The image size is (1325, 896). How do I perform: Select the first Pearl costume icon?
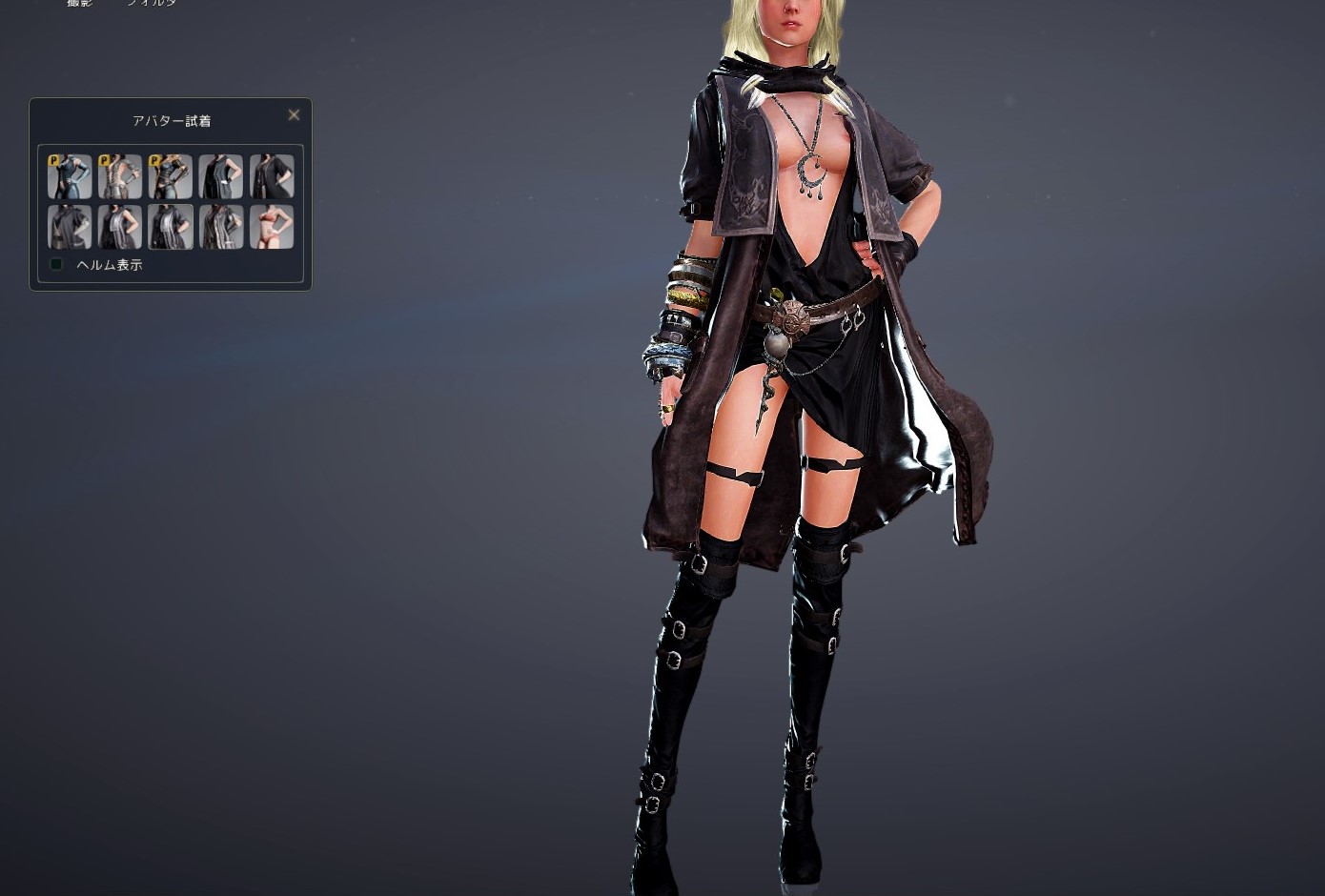tap(69, 176)
